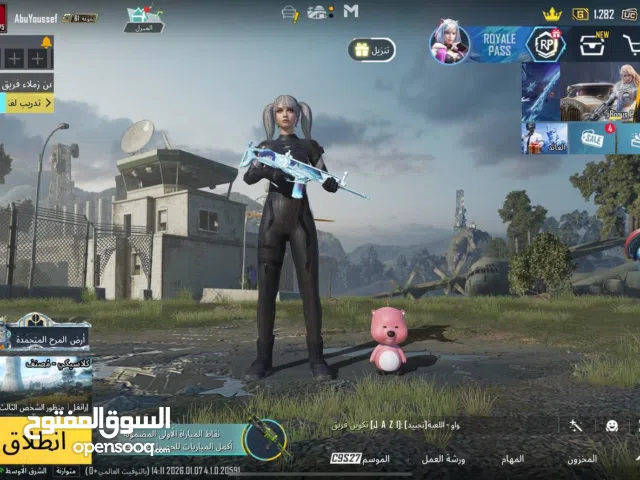Open the team chat message bar
This screenshot has width=640, height=480.
pos(400,425)
